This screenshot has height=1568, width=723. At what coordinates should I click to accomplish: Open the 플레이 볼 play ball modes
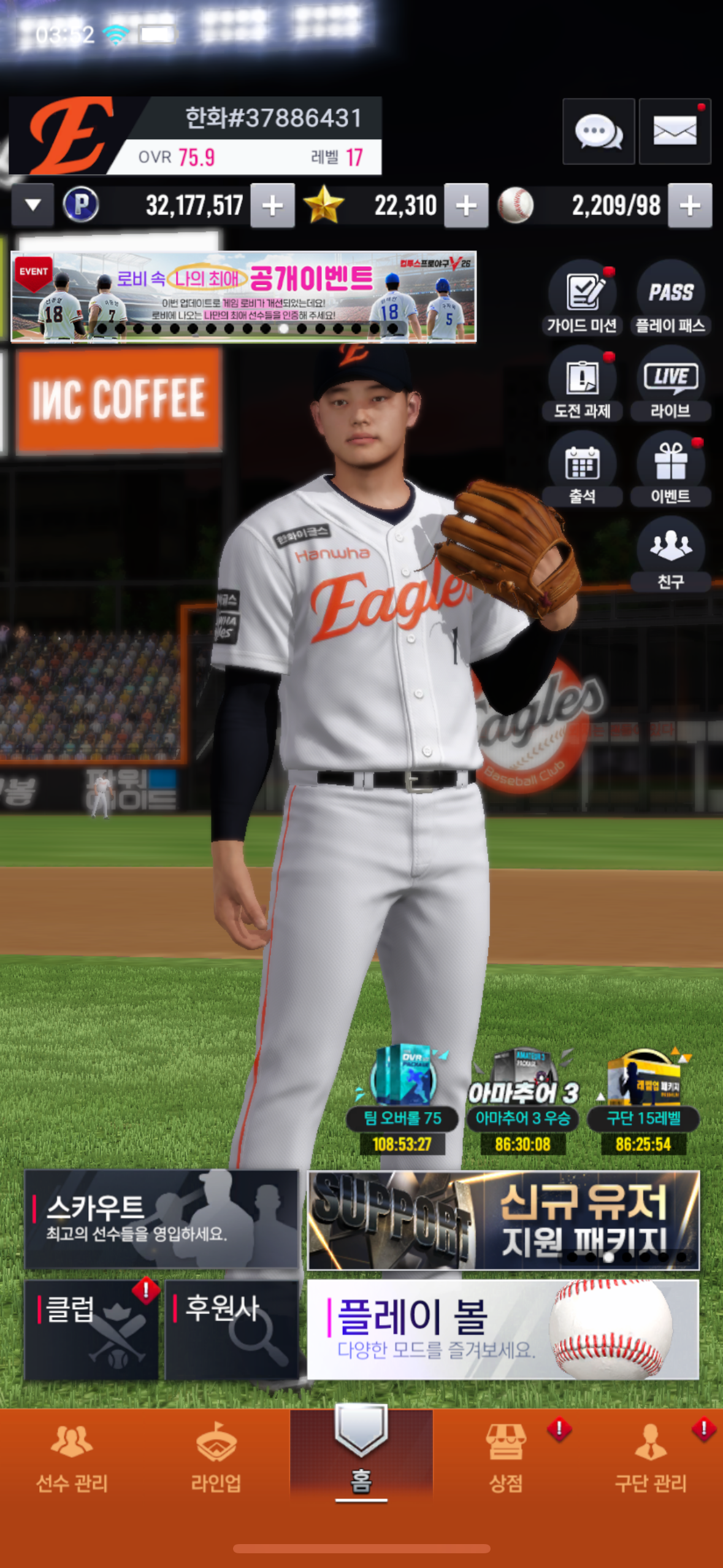click(x=503, y=1329)
